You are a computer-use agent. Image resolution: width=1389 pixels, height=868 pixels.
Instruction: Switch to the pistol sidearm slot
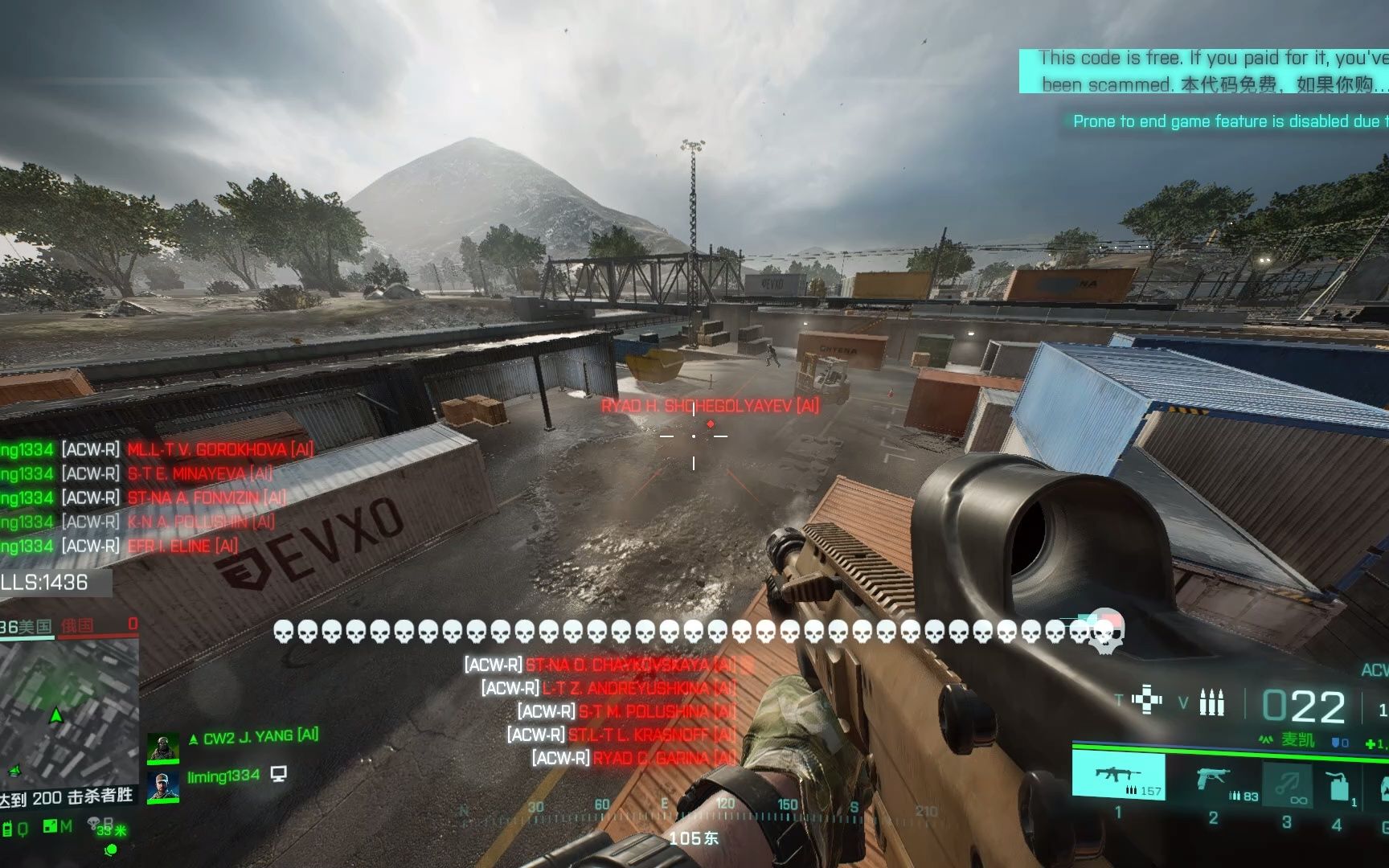[1212, 780]
